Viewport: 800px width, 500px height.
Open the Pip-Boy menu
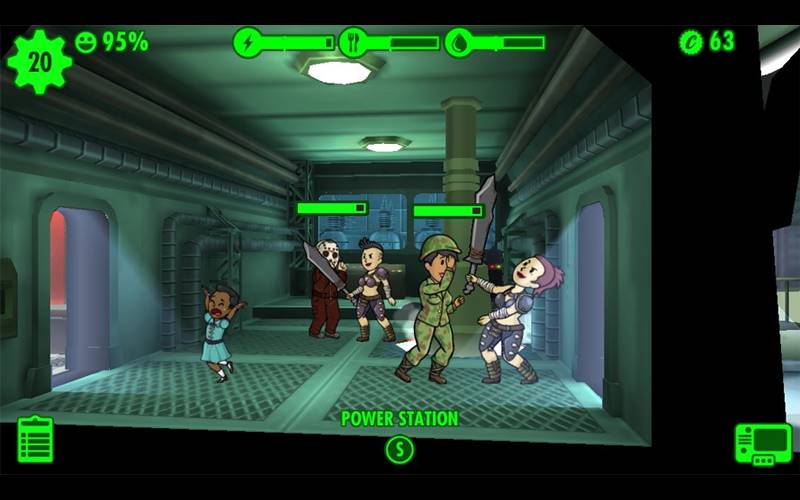pyautogui.click(x=763, y=443)
